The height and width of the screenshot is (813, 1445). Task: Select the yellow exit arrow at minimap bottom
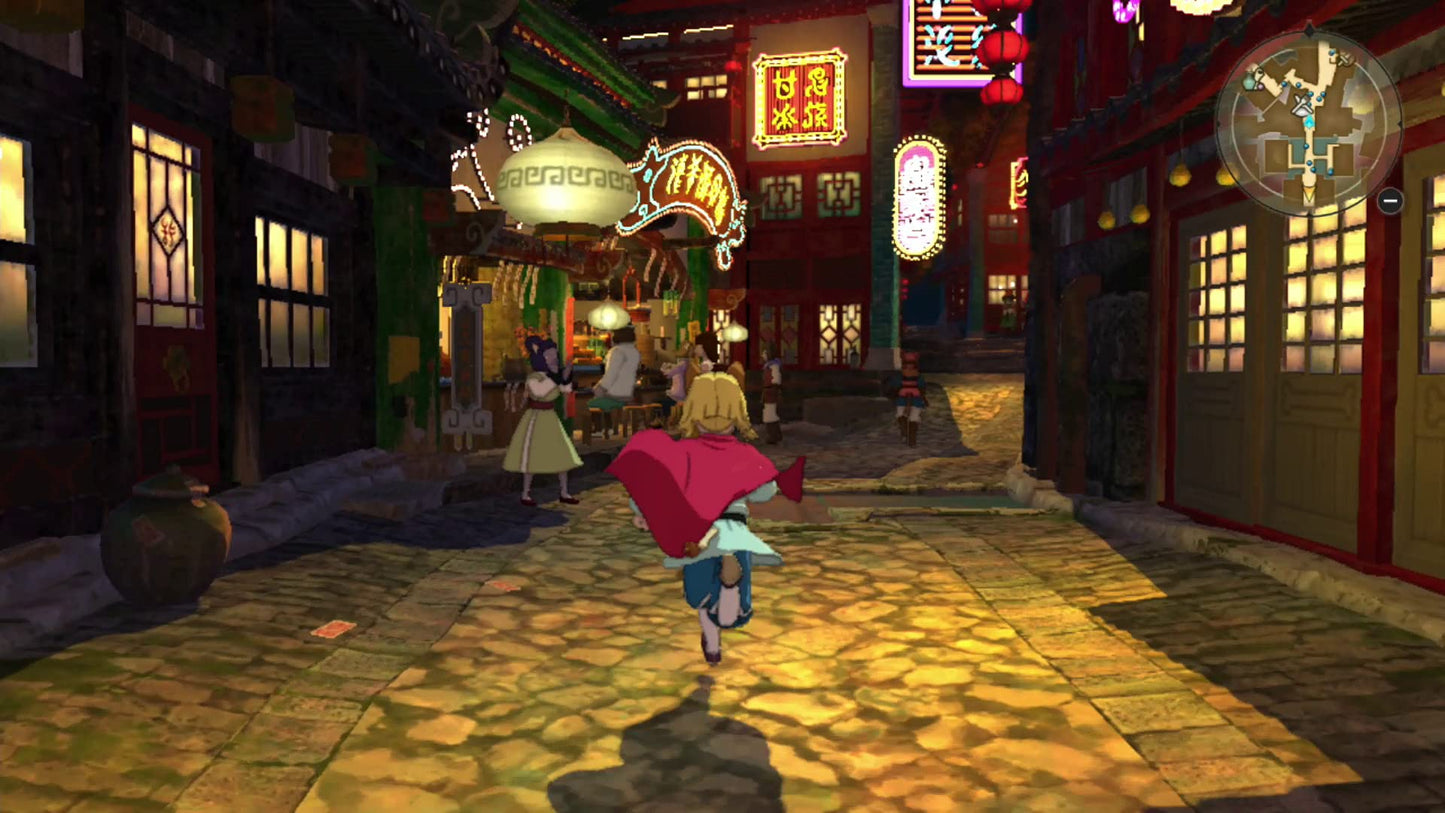click(1308, 193)
